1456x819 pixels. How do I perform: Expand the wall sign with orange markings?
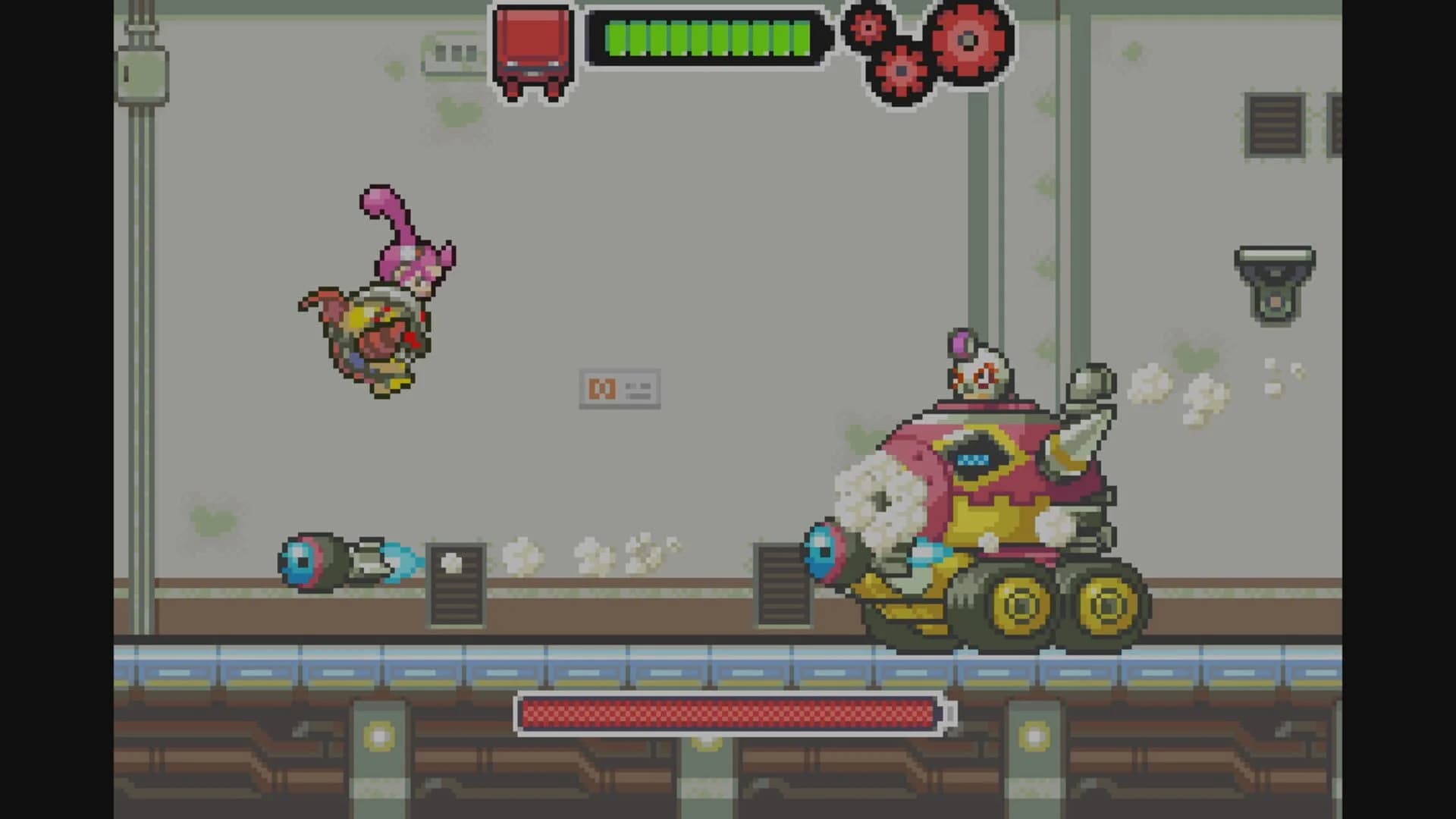tap(622, 387)
